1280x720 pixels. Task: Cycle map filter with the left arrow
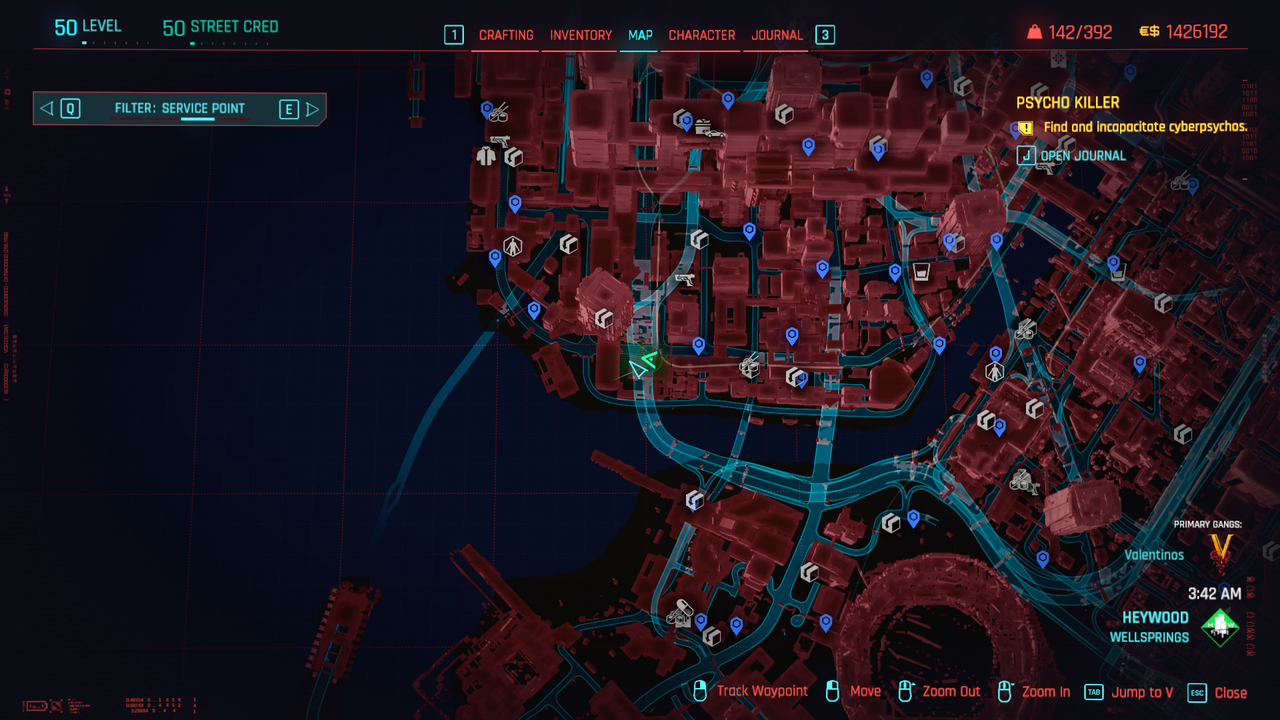click(x=47, y=109)
